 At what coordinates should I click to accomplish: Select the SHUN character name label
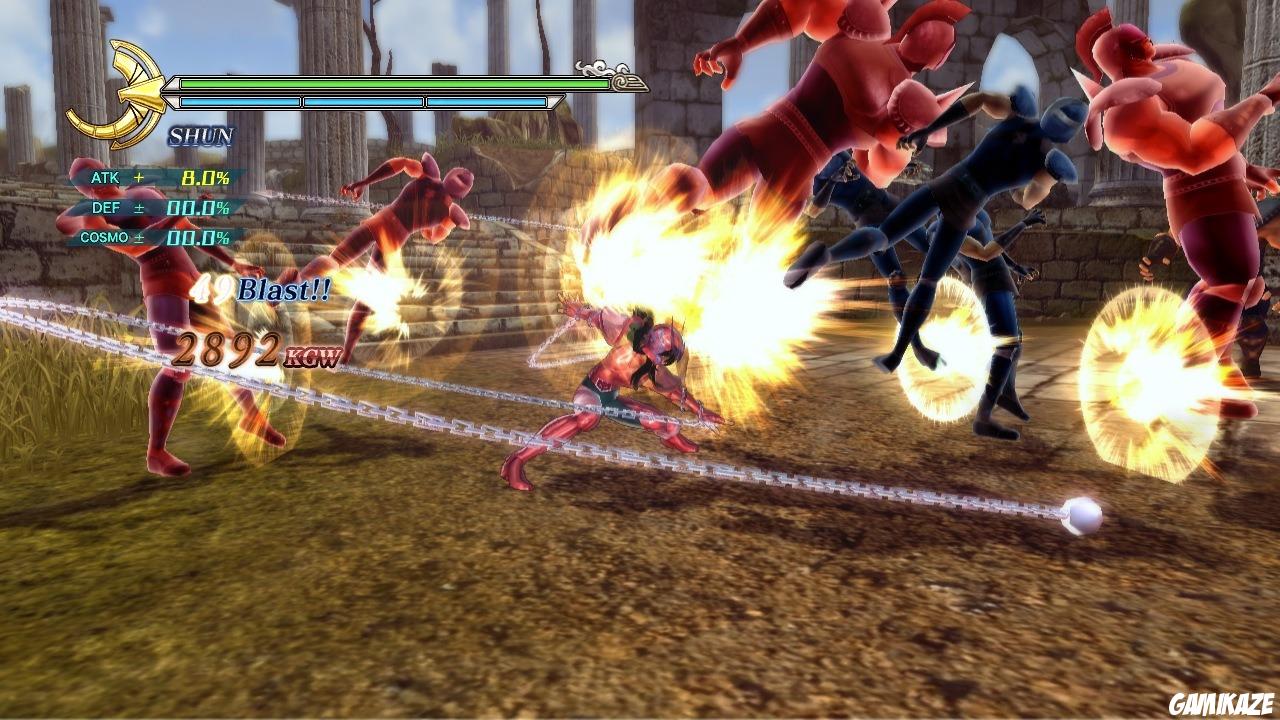click(200, 134)
